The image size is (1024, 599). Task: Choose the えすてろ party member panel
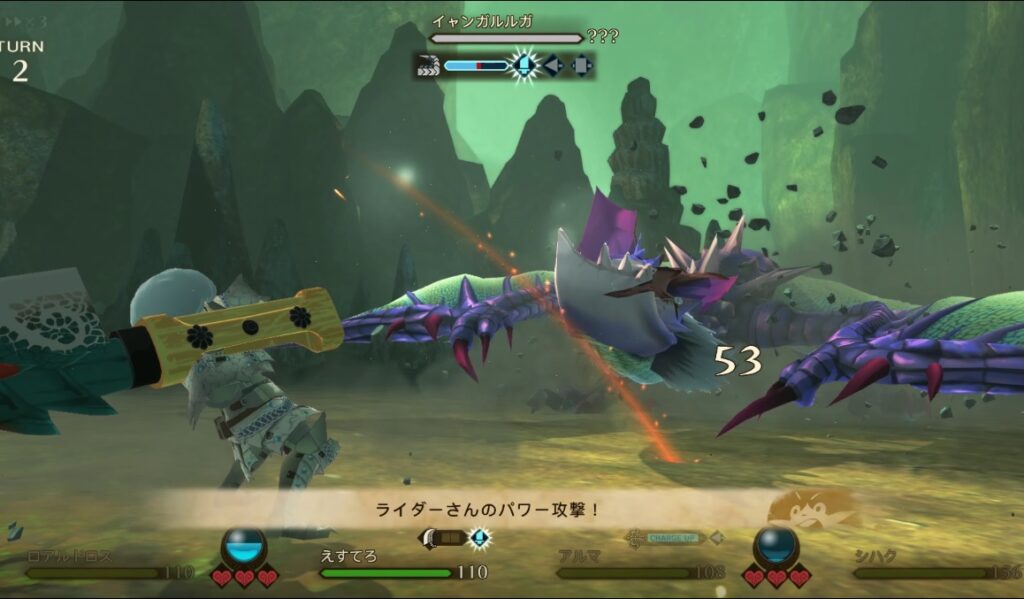point(400,565)
